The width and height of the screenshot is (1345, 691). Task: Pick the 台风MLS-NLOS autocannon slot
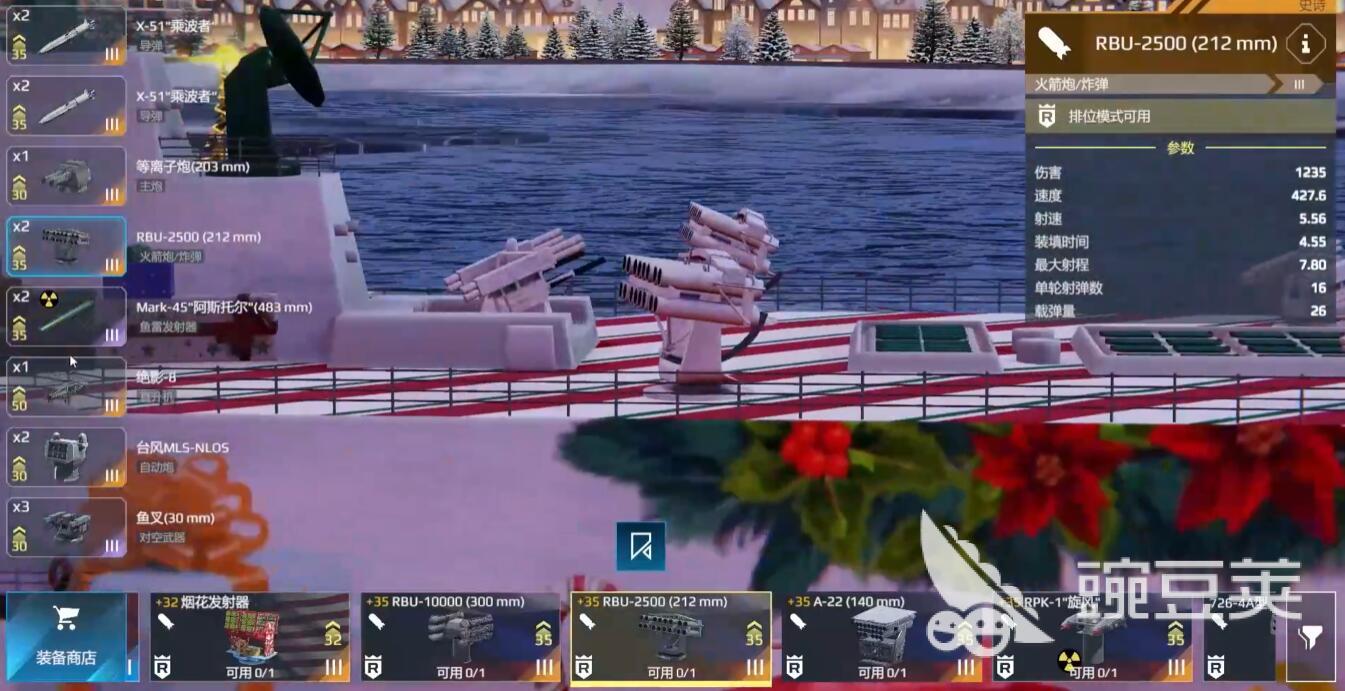pyautogui.click(x=66, y=457)
